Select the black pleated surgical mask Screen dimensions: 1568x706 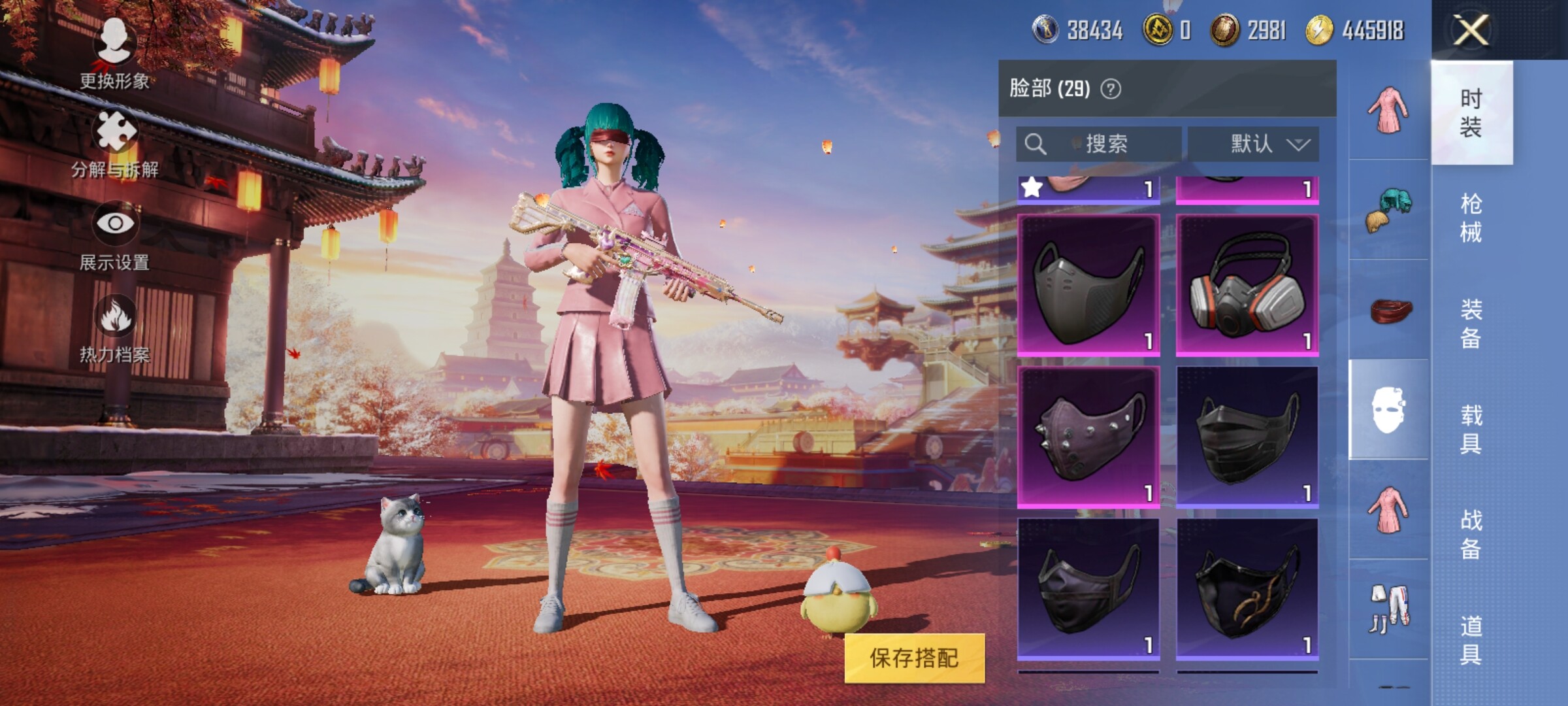1247,437
